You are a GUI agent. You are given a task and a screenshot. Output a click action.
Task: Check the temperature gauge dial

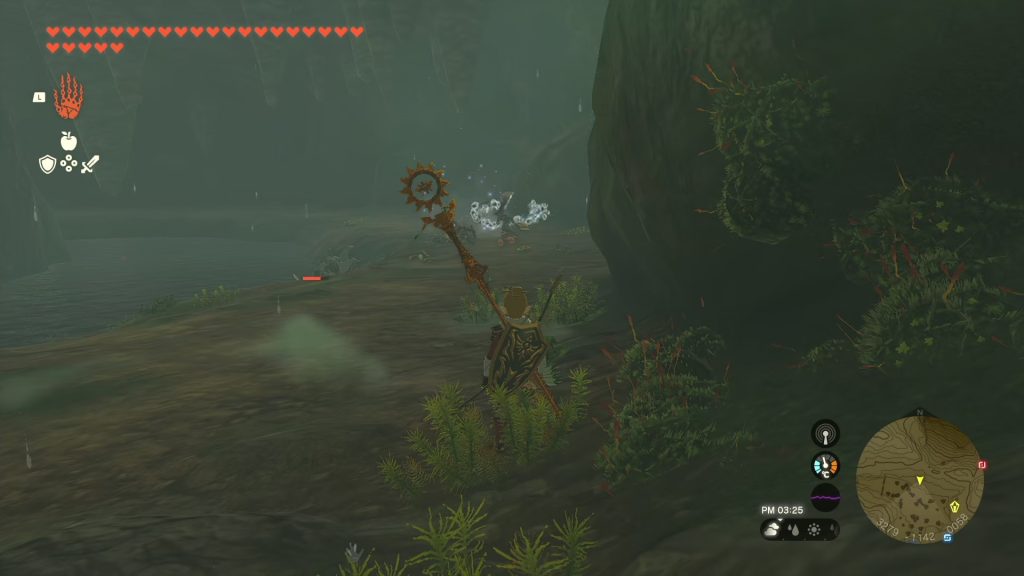pyautogui.click(x=825, y=465)
